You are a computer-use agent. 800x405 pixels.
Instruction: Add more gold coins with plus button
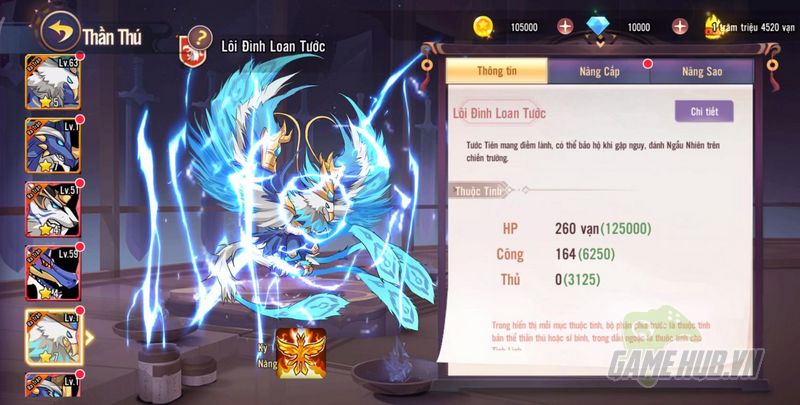pos(564,25)
